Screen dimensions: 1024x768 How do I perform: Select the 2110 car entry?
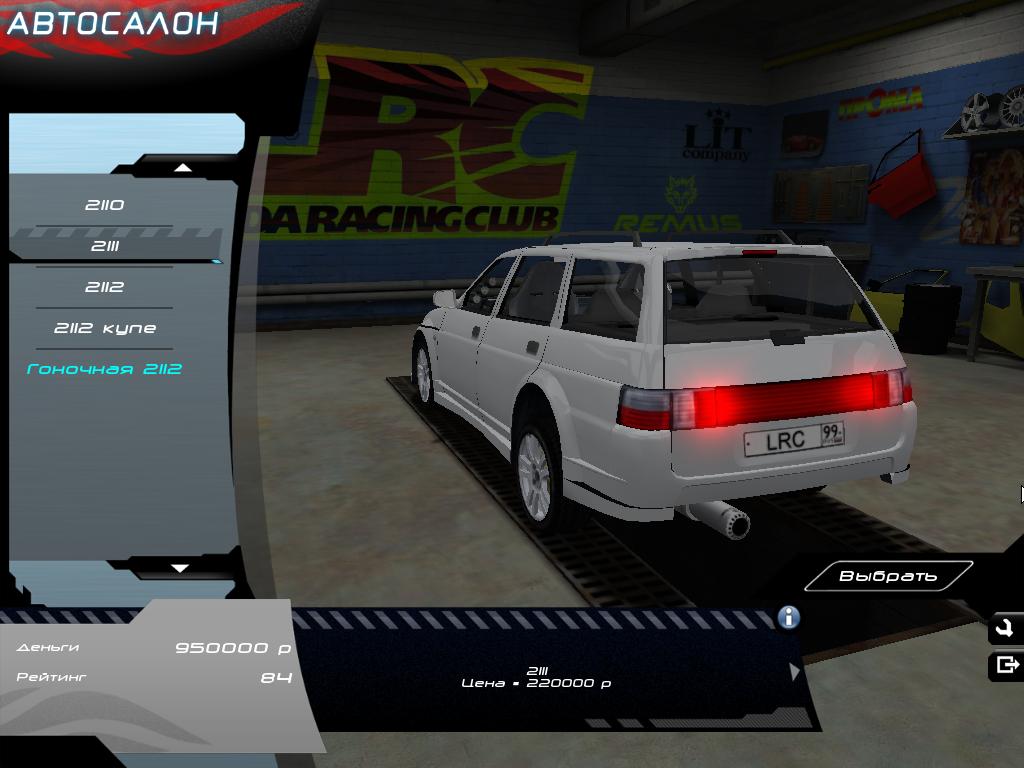[x=104, y=205]
